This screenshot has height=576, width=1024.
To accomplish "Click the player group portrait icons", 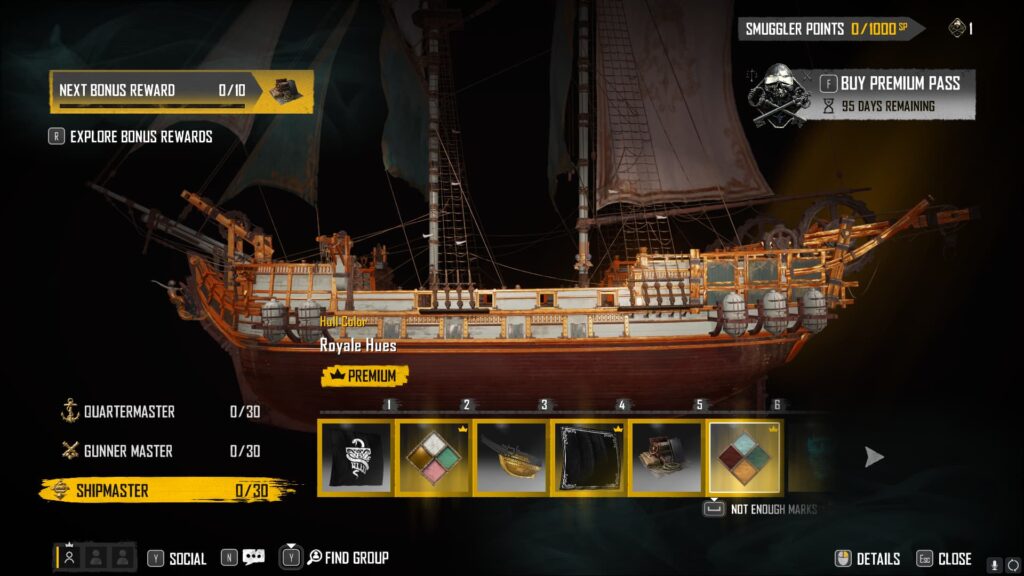I will 95,557.
